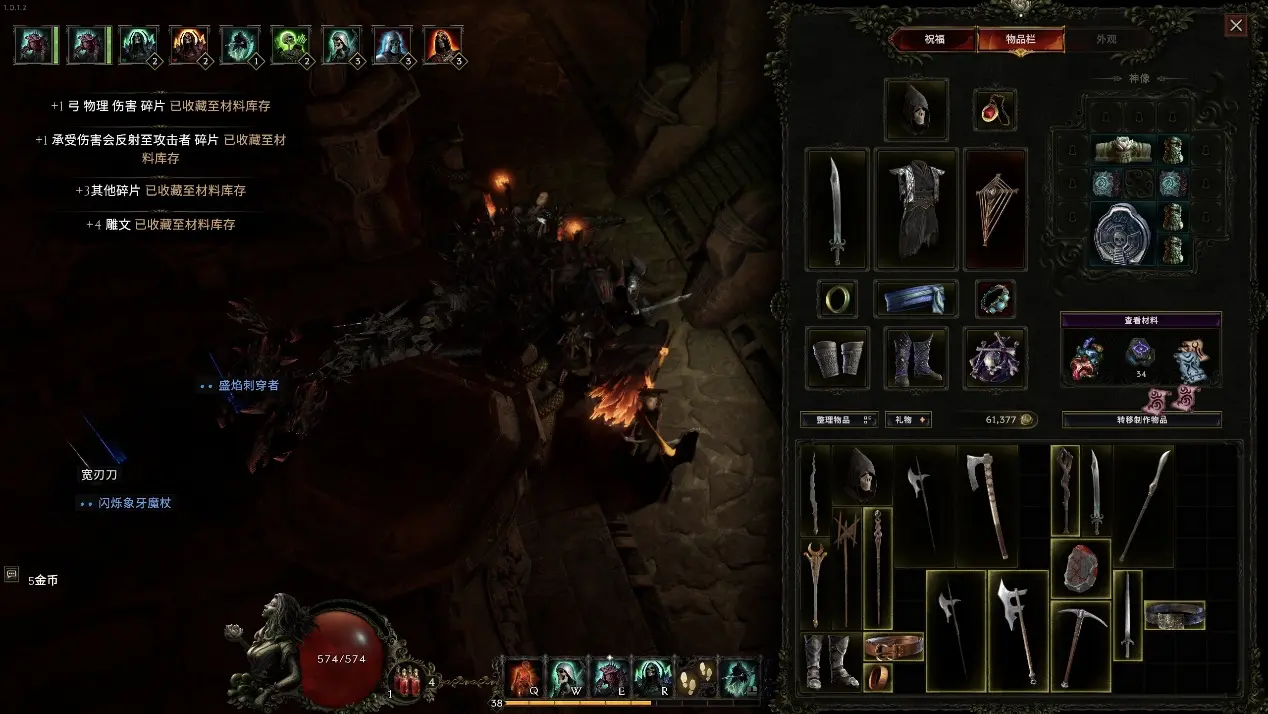1268x714 pixels.
Task: Activate the 转移制作物品 button
Action: coord(1141,420)
